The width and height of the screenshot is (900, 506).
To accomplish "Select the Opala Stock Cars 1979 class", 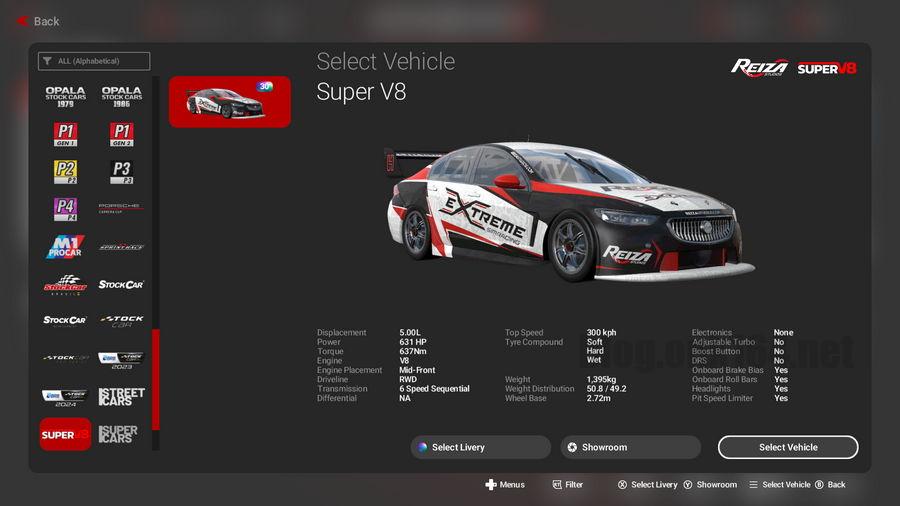I will tap(65, 95).
